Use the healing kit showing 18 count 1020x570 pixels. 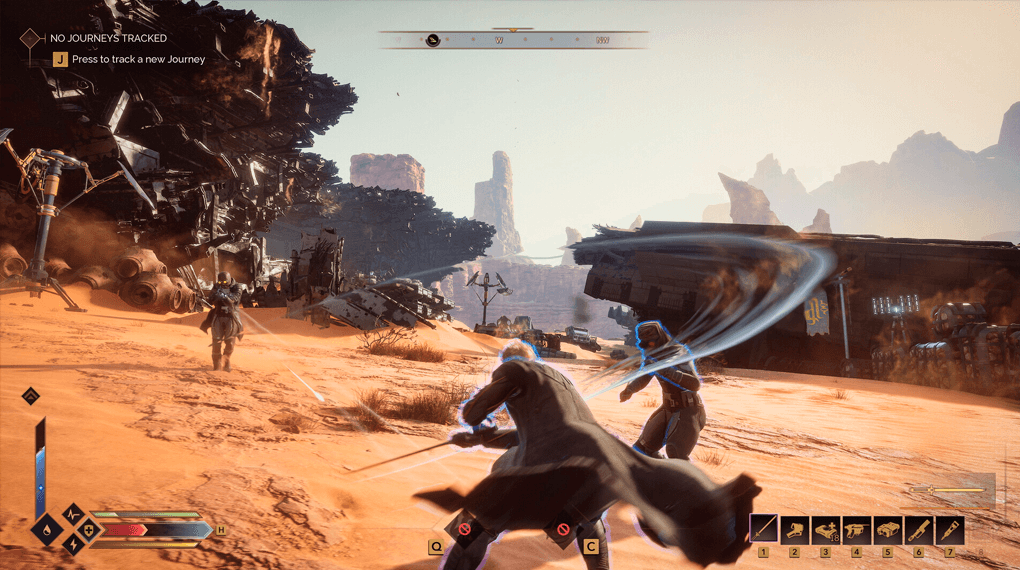[825, 528]
